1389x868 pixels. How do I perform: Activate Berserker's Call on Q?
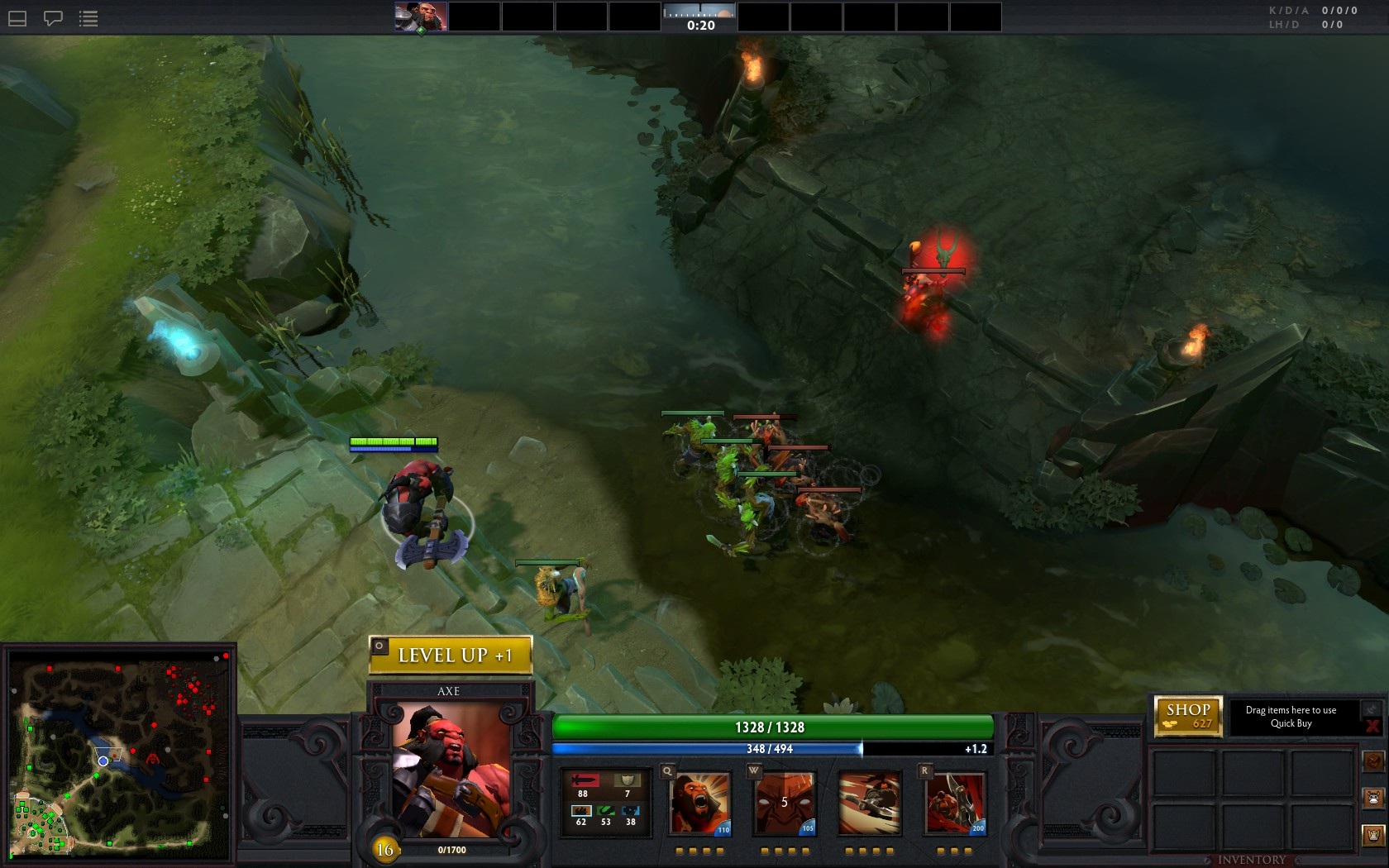click(x=700, y=804)
